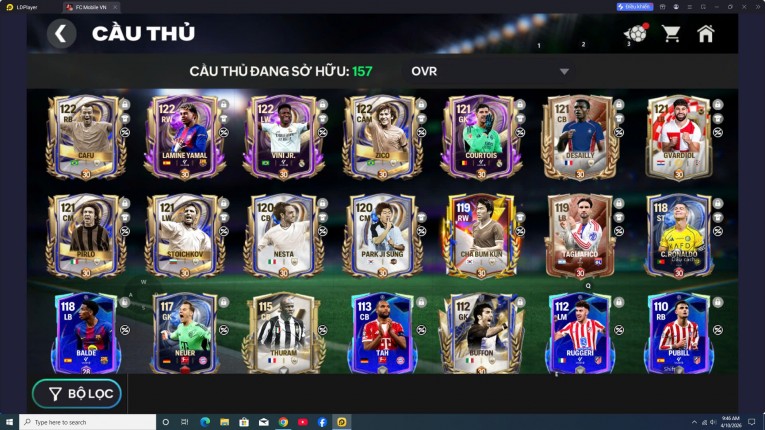
Task: Pick the Park Ji Sung card
Action: [382, 235]
